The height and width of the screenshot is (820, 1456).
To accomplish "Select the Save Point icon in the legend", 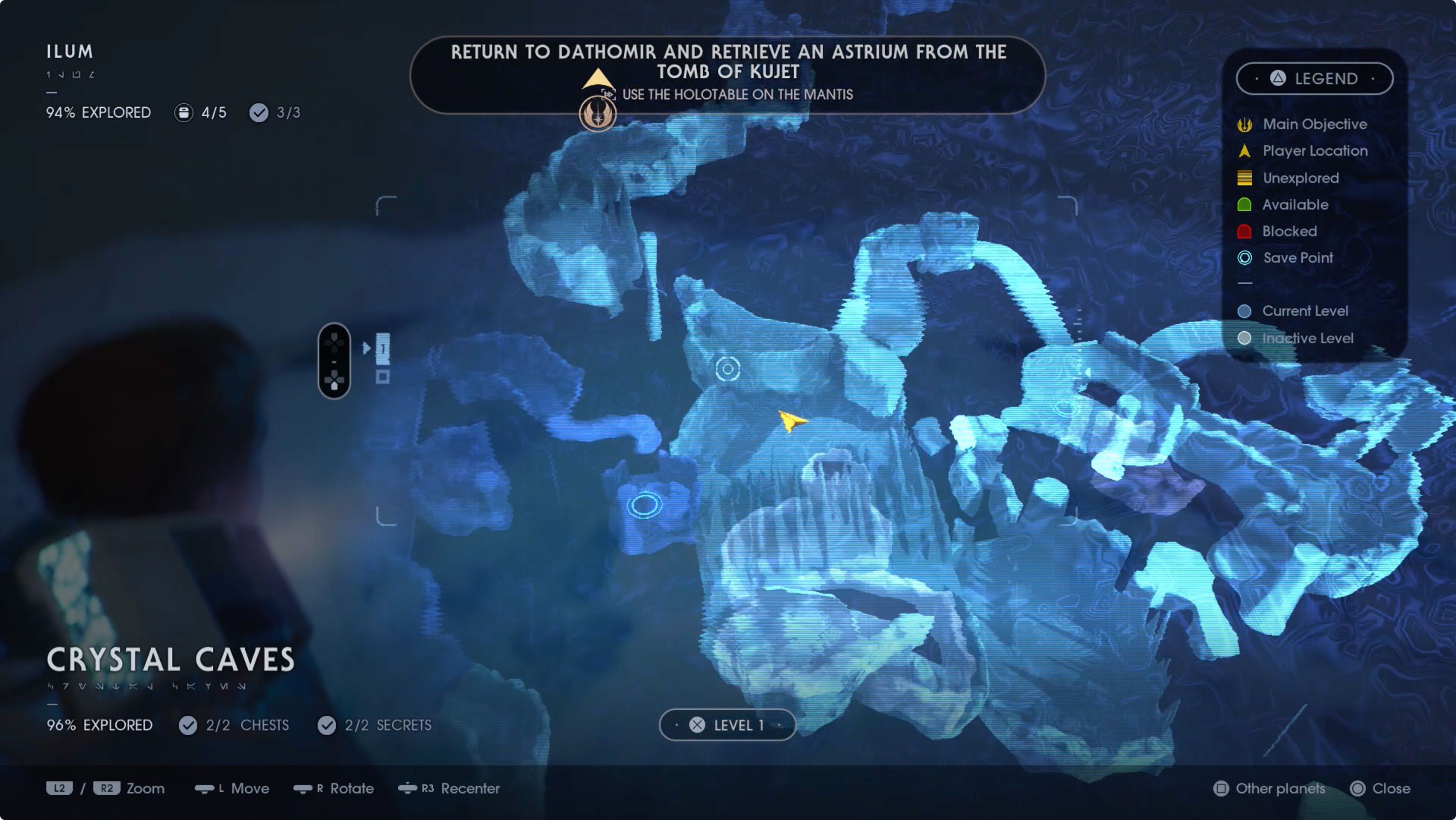I will point(1245,258).
